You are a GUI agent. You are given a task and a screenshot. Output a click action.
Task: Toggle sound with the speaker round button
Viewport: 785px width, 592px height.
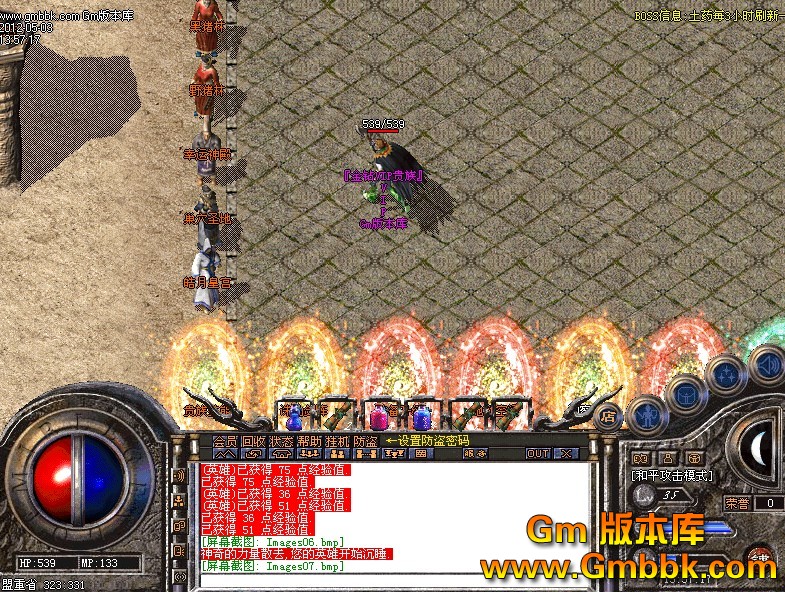tap(767, 363)
